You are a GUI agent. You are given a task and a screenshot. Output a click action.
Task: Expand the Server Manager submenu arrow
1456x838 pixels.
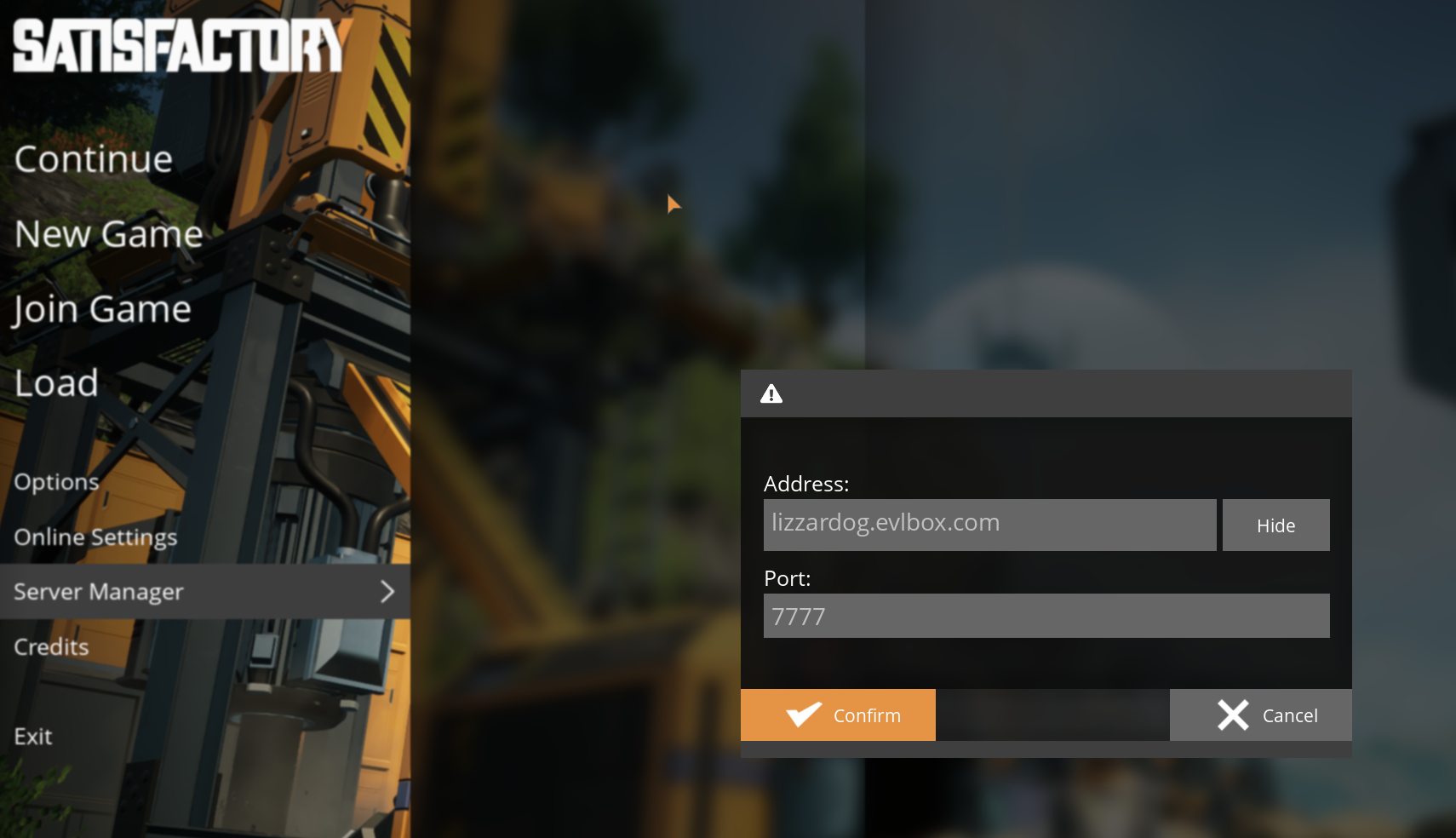tap(388, 591)
